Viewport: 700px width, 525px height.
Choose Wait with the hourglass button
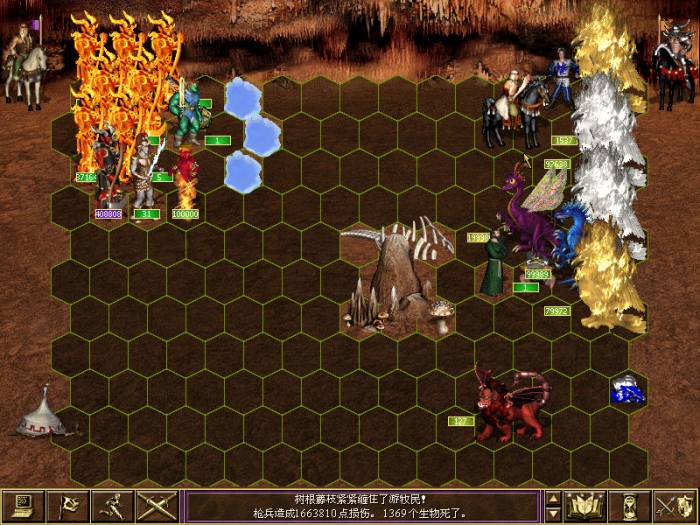(630, 506)
